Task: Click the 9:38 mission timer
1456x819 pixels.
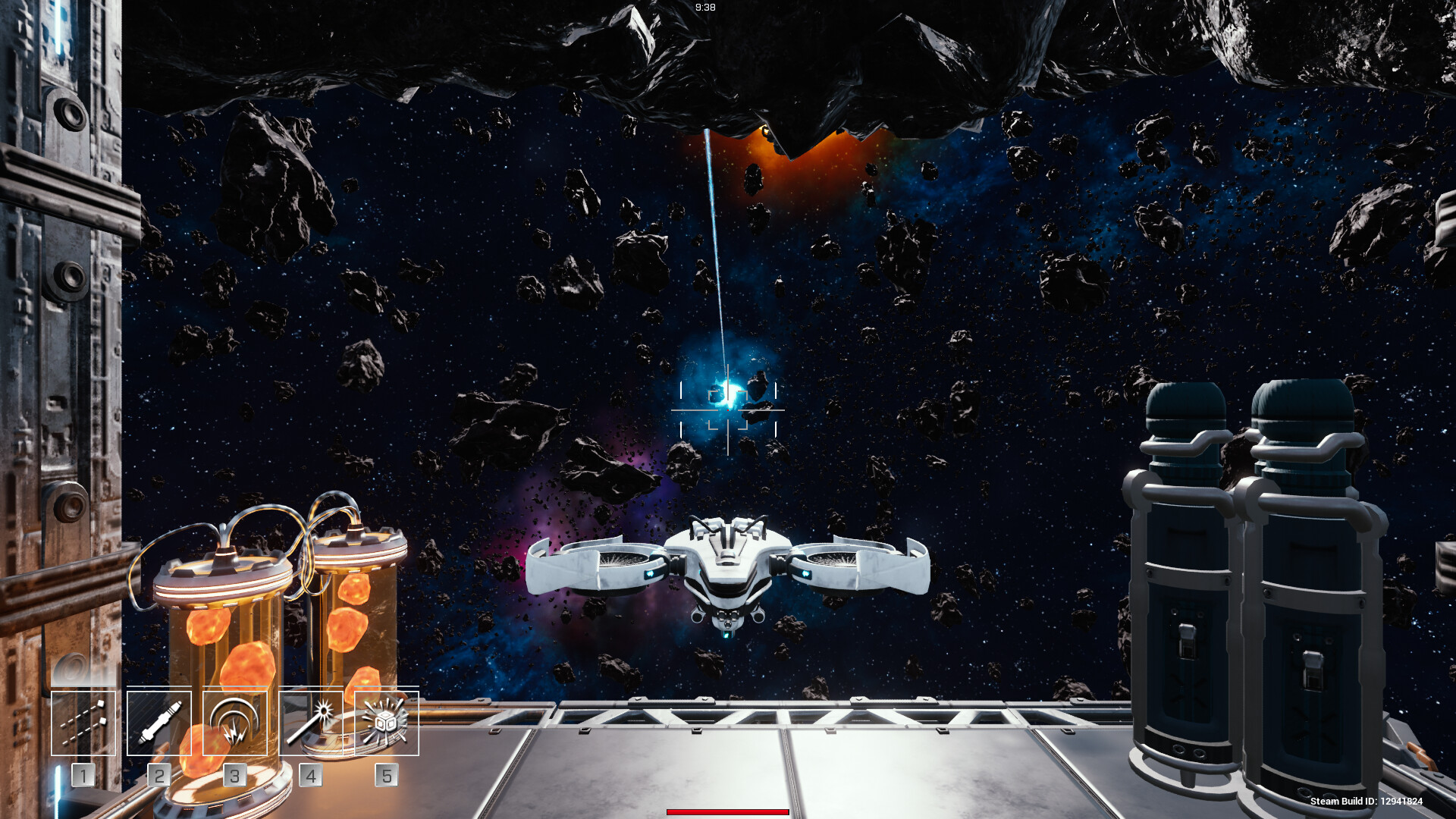Action: 705,8
